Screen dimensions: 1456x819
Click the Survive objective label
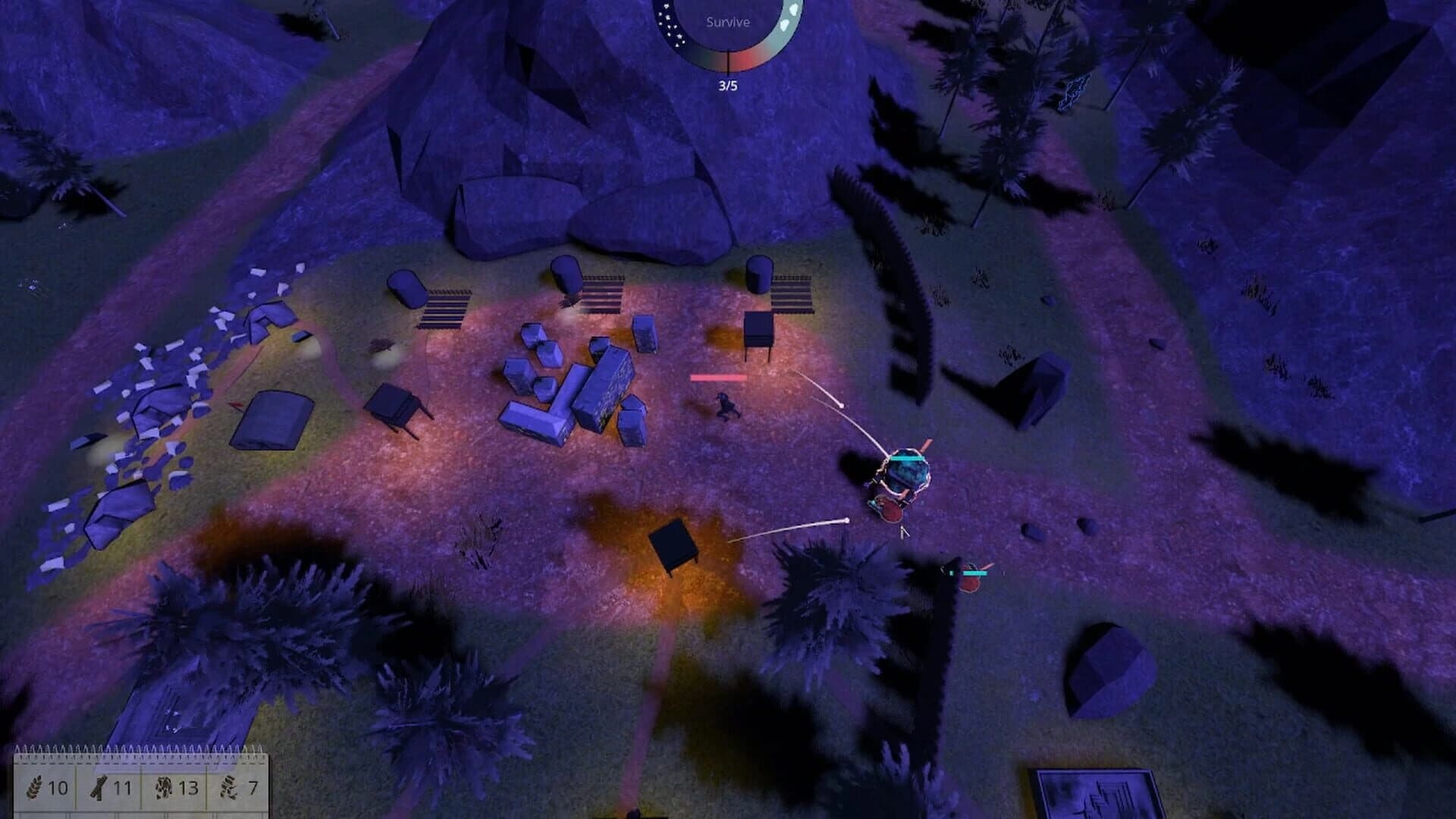point(728,23)
